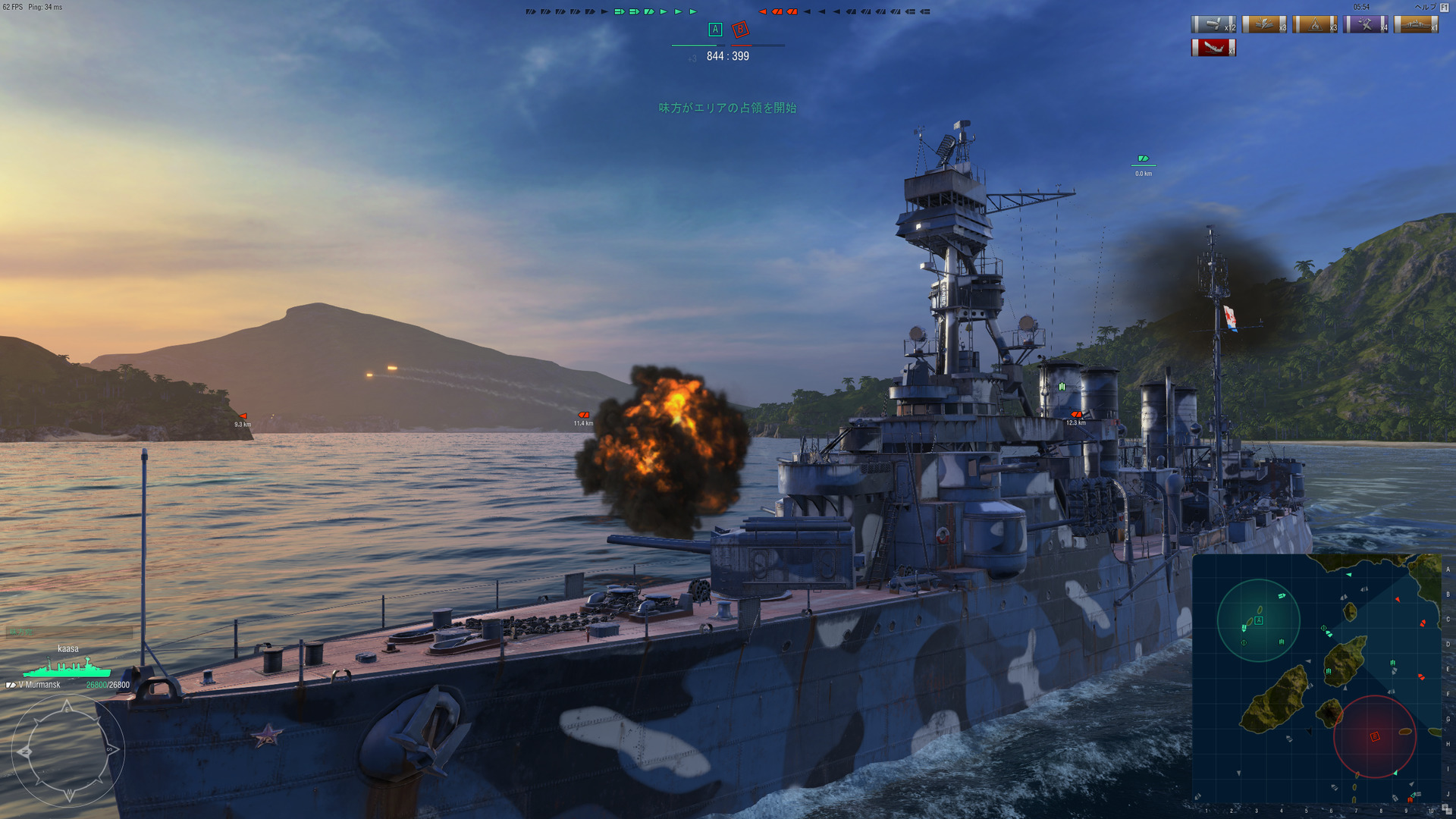The width and height of the screenshot is (1456, 819).
Task: Click capture point A indicator at top
Action: coord(714,30)
